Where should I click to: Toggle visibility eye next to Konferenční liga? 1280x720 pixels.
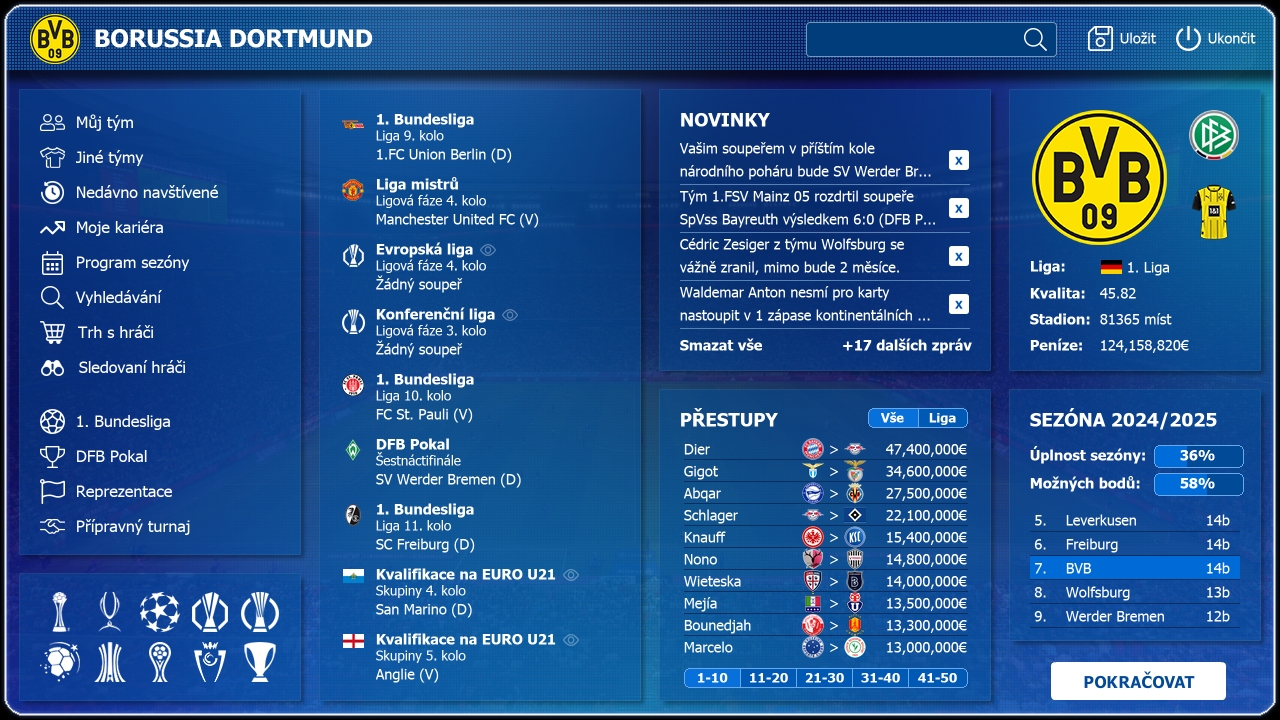tap(510, 314)
